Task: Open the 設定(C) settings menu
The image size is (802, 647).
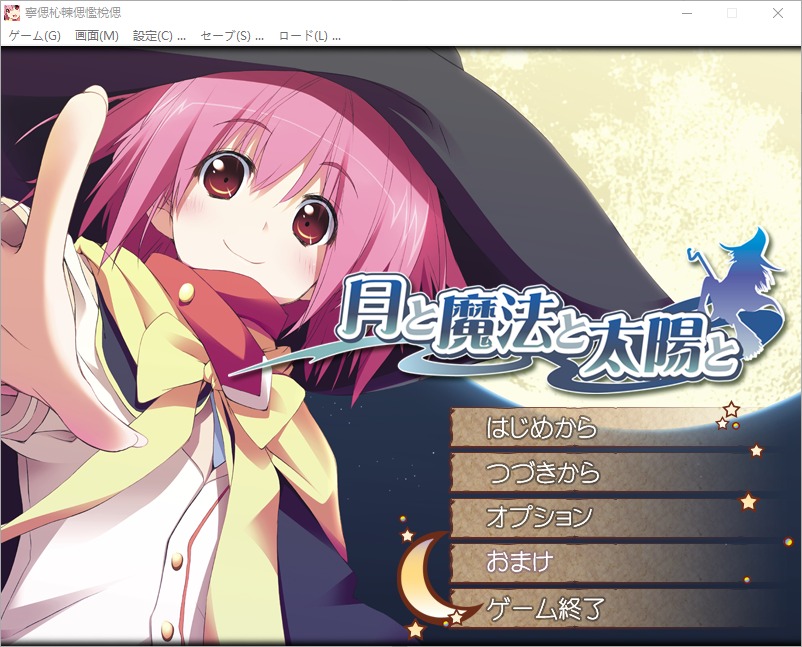Action: 159,36
